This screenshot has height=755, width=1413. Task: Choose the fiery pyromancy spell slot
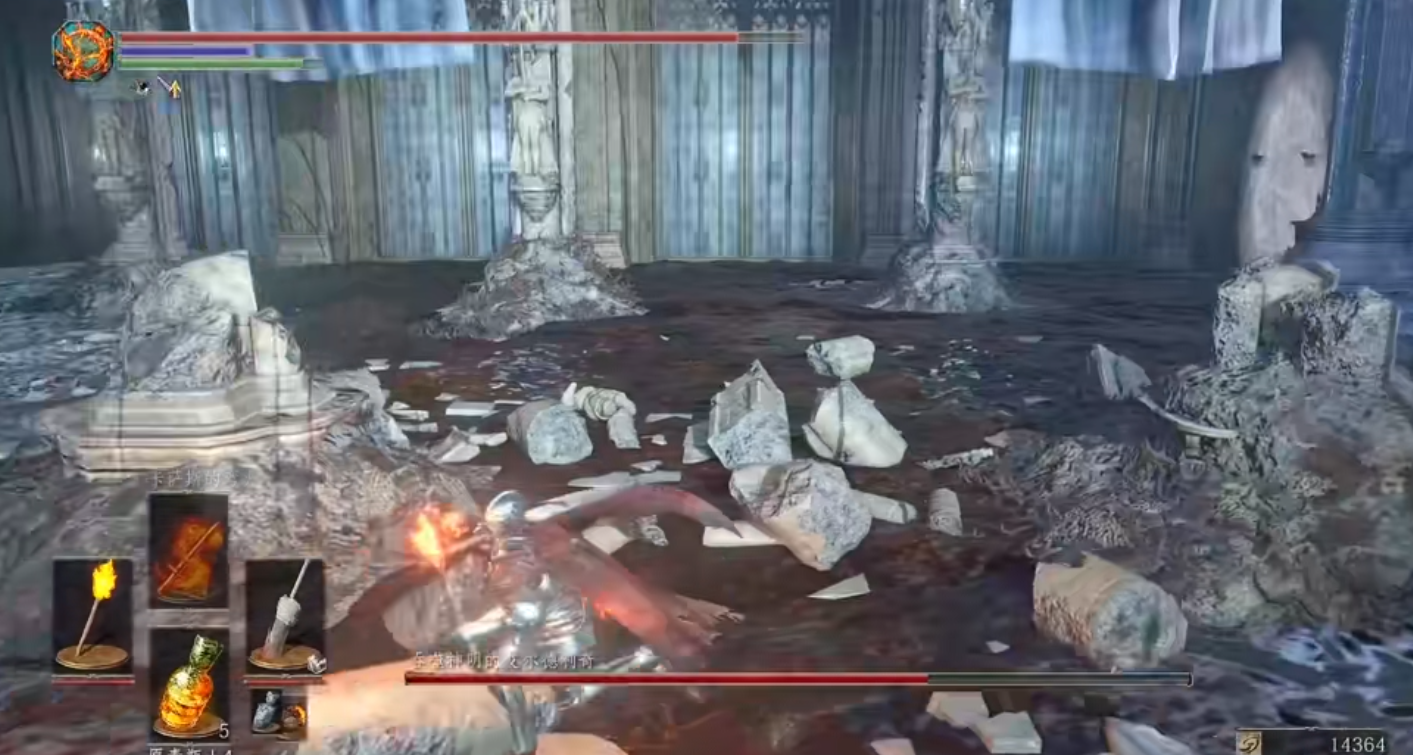point(188,549)
